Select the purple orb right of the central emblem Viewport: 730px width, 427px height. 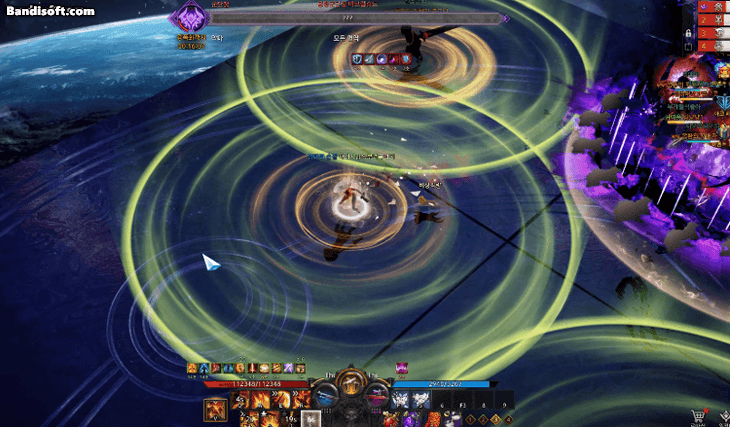[x=380, y=391]
